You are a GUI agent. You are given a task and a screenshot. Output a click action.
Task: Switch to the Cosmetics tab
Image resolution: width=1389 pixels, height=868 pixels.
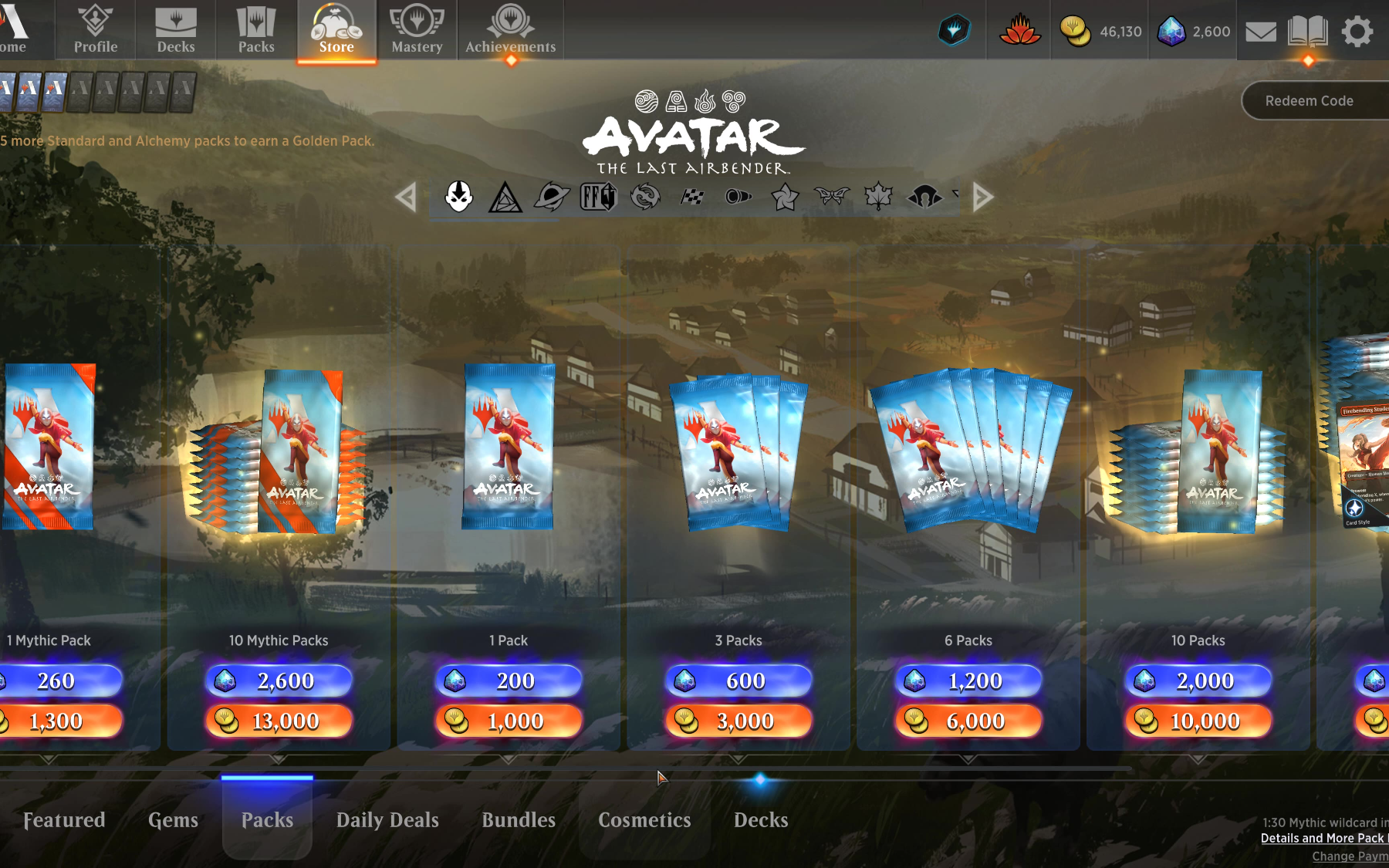(x=644, y=819)
